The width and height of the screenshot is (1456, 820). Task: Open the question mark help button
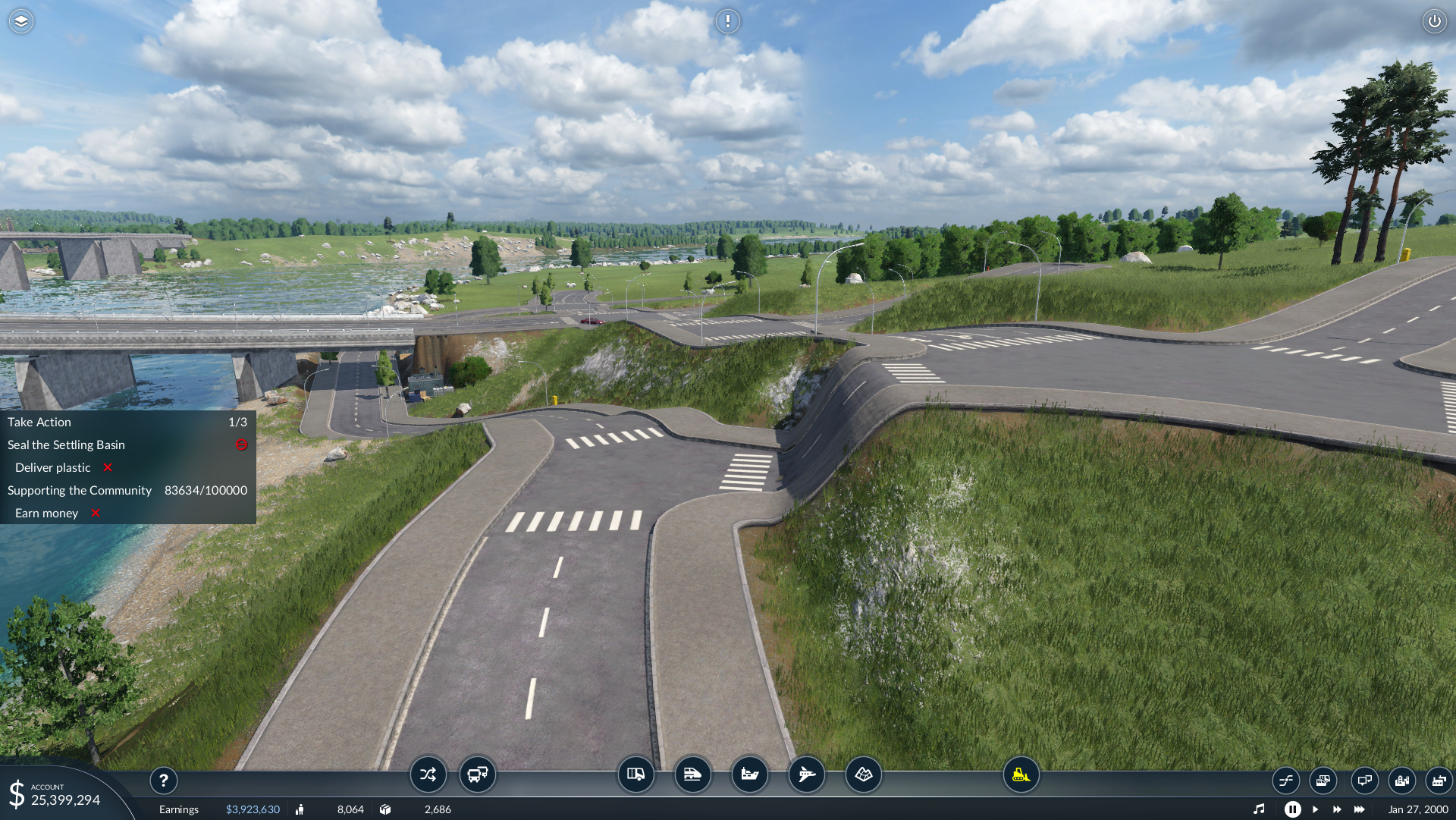(164, 780)
